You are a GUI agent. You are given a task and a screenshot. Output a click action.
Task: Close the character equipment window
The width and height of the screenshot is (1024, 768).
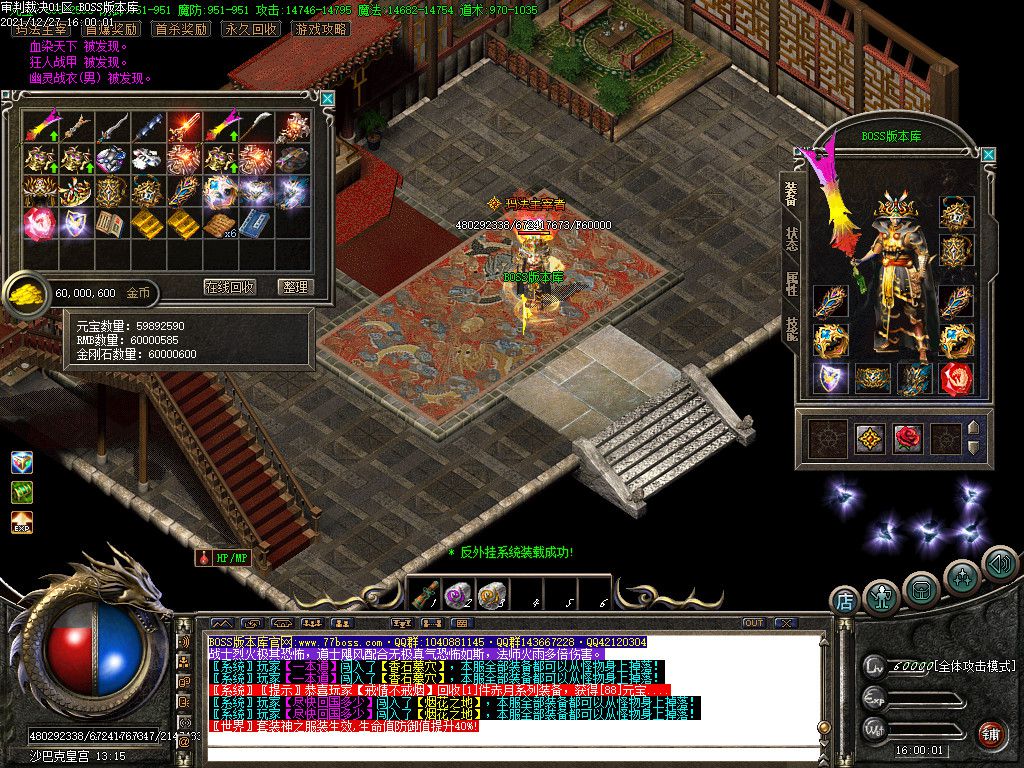(988, 155)
